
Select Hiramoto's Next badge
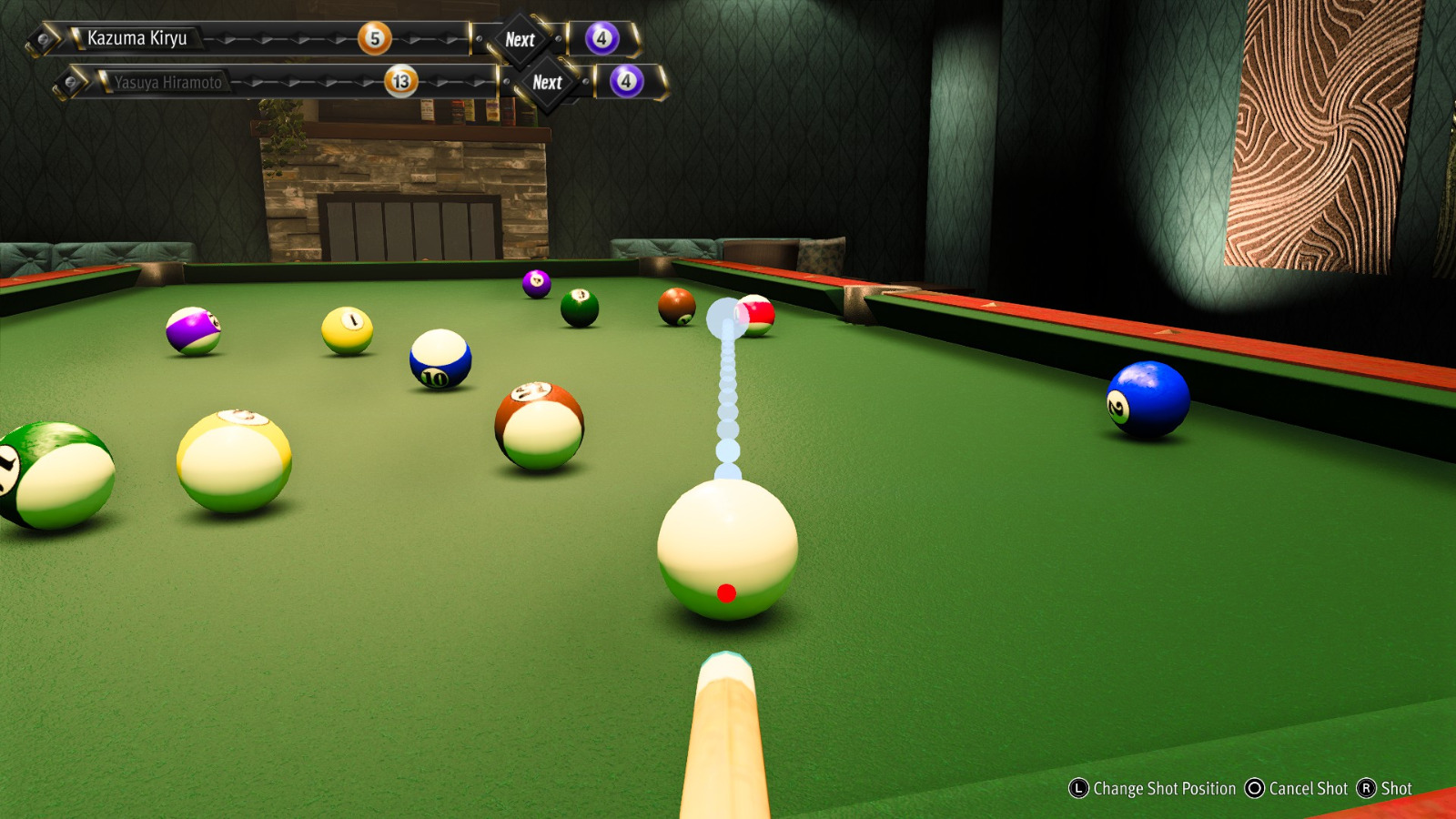coord(546,82)
